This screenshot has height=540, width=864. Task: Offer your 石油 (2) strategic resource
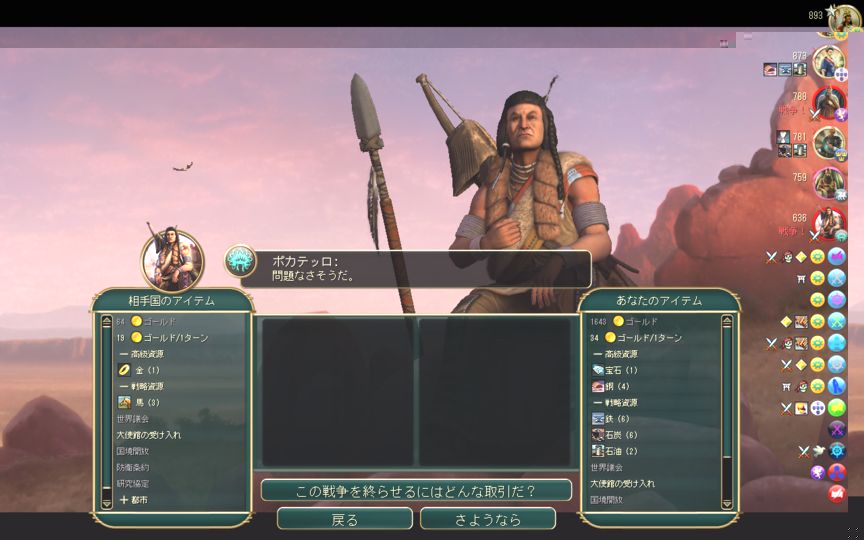621,451
